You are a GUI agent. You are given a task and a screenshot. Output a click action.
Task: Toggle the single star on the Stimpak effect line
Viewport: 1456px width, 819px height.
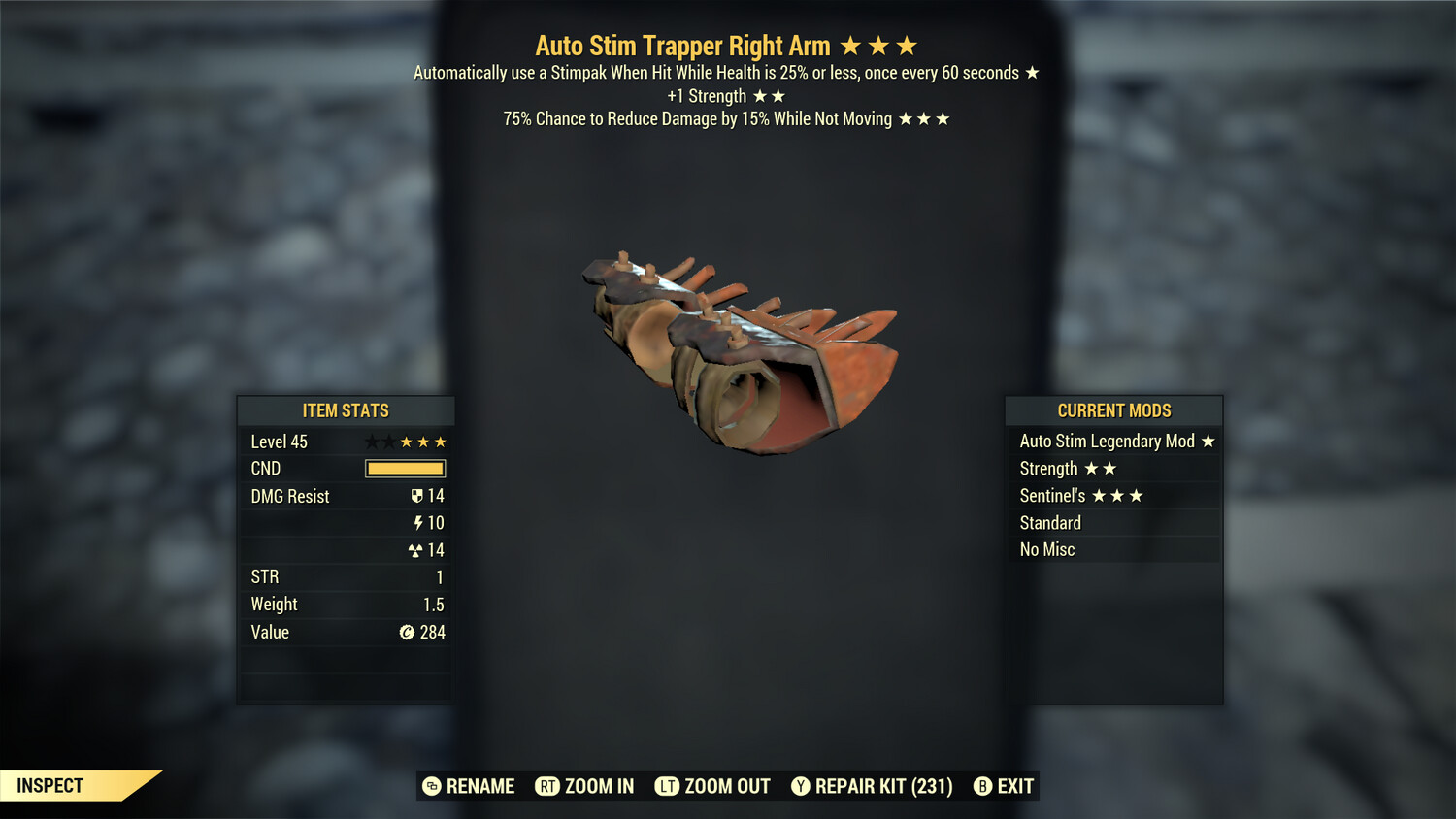point(1032,72)
